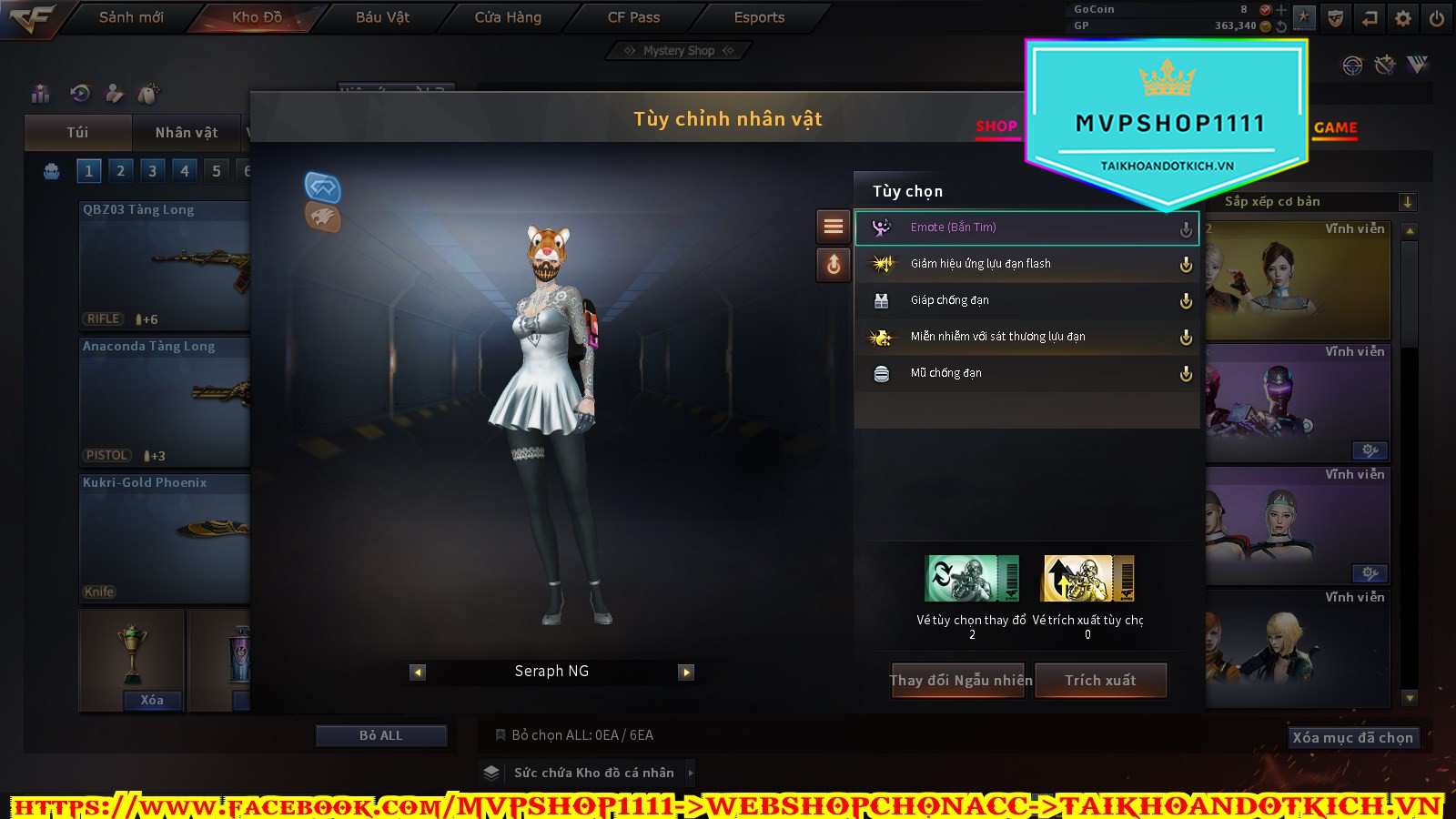1456x819 pixels.
Task: Click the Trích xuất button
Action: click(1101, 681)
